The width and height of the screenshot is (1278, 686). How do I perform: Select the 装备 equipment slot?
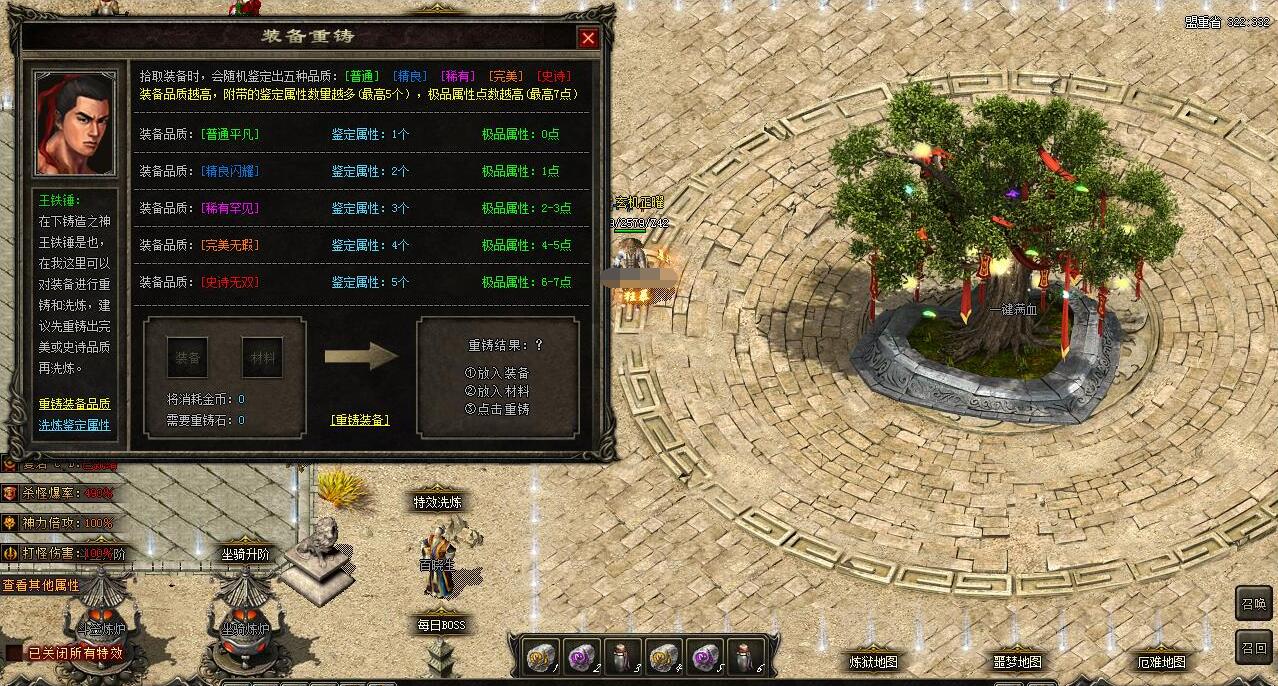187,357
